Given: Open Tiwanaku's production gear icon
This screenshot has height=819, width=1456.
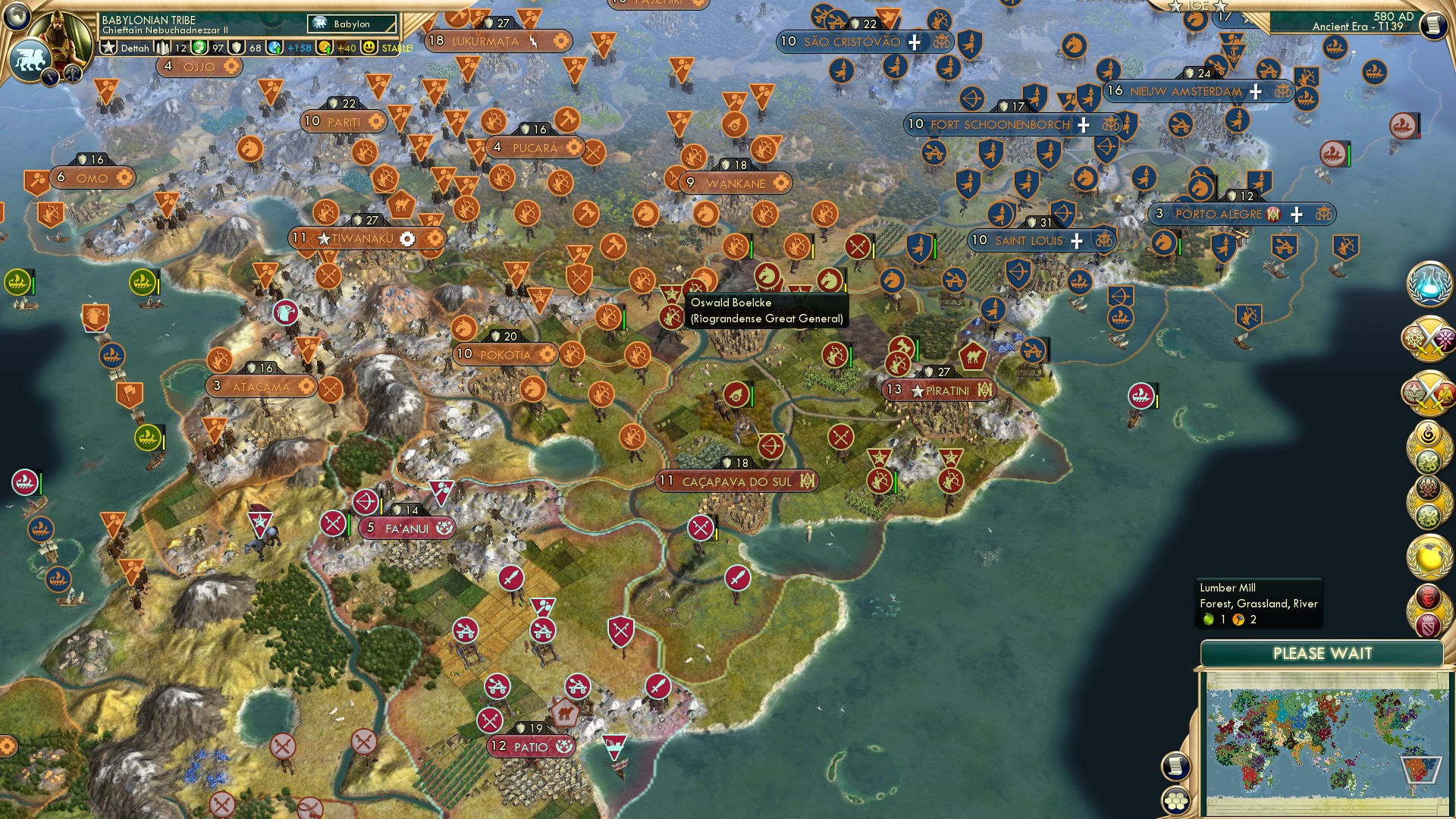Looking at the screenshot, I should (408, 237).
